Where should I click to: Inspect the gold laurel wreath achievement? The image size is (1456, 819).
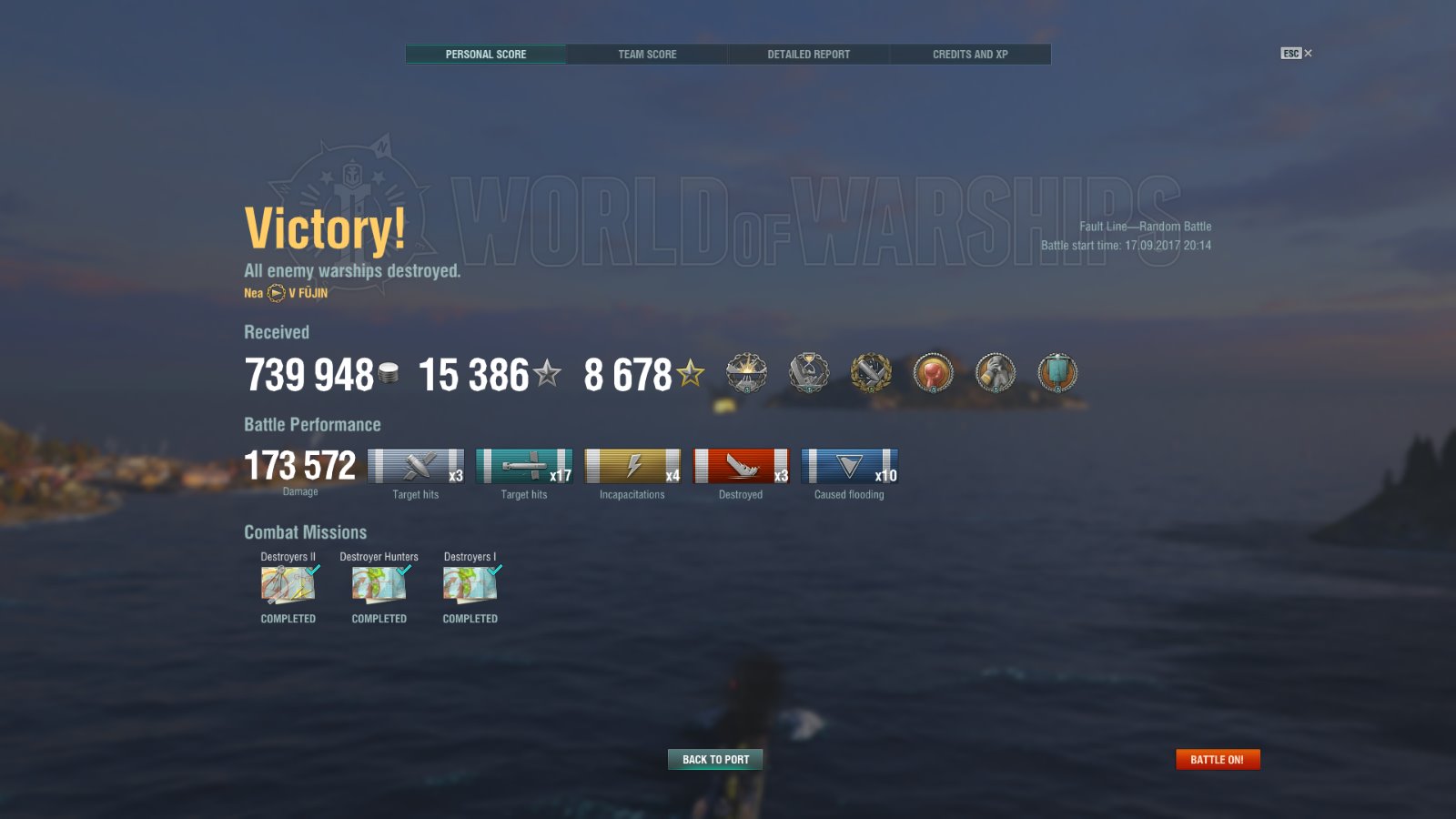(x=871, y=373)
